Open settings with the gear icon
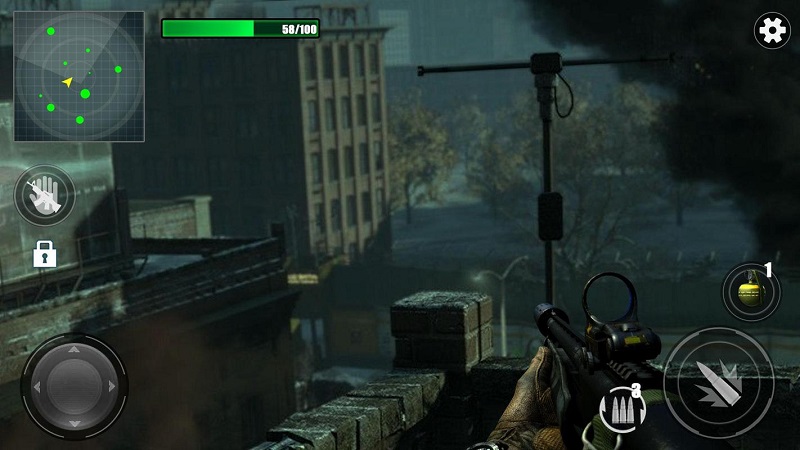 (x=771, y=31)
